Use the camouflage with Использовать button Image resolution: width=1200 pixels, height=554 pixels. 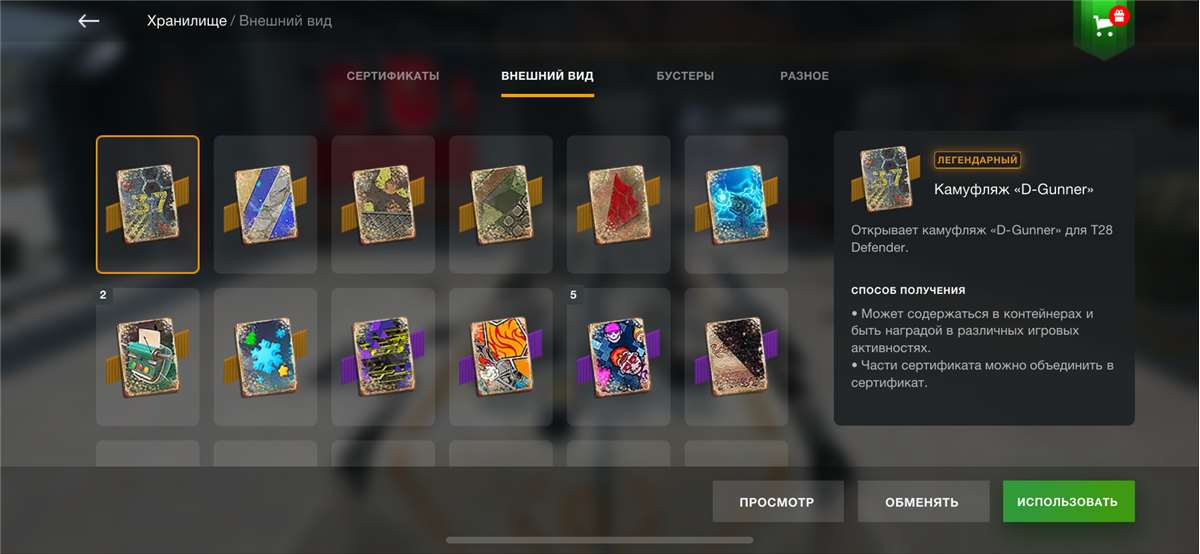point(1068,502)
